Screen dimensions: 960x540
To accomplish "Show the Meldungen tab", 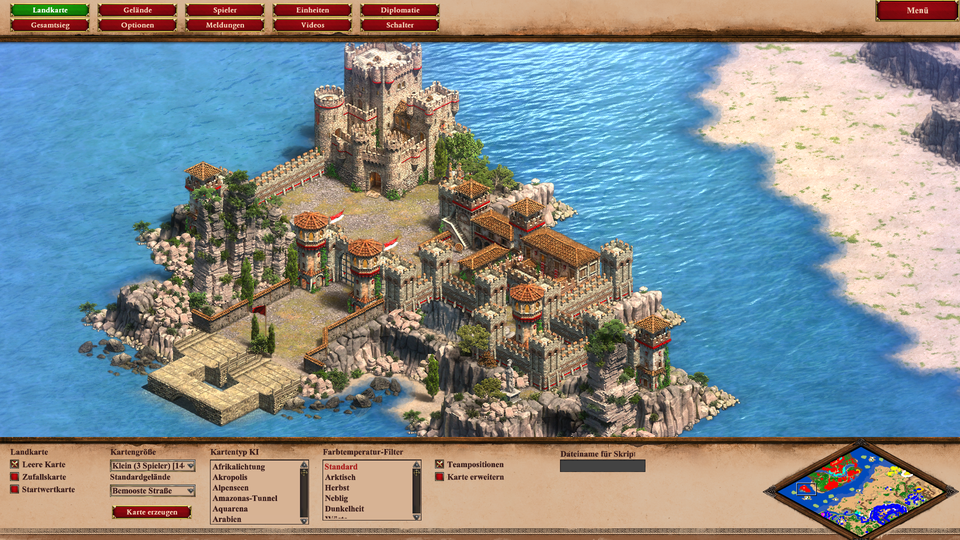I will tap(225, 24).
